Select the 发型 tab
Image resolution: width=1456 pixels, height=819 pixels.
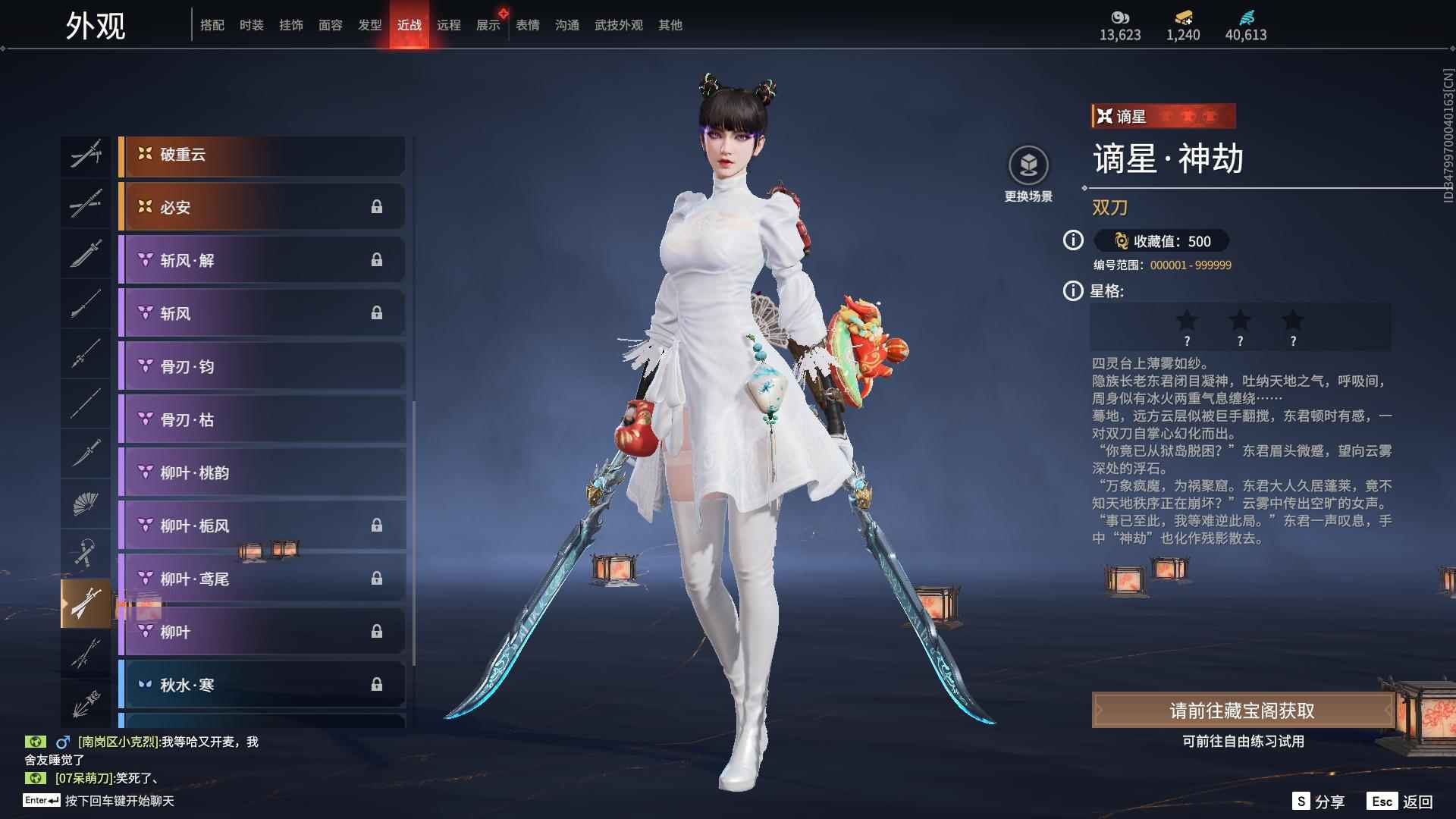[x=369, y=25]
